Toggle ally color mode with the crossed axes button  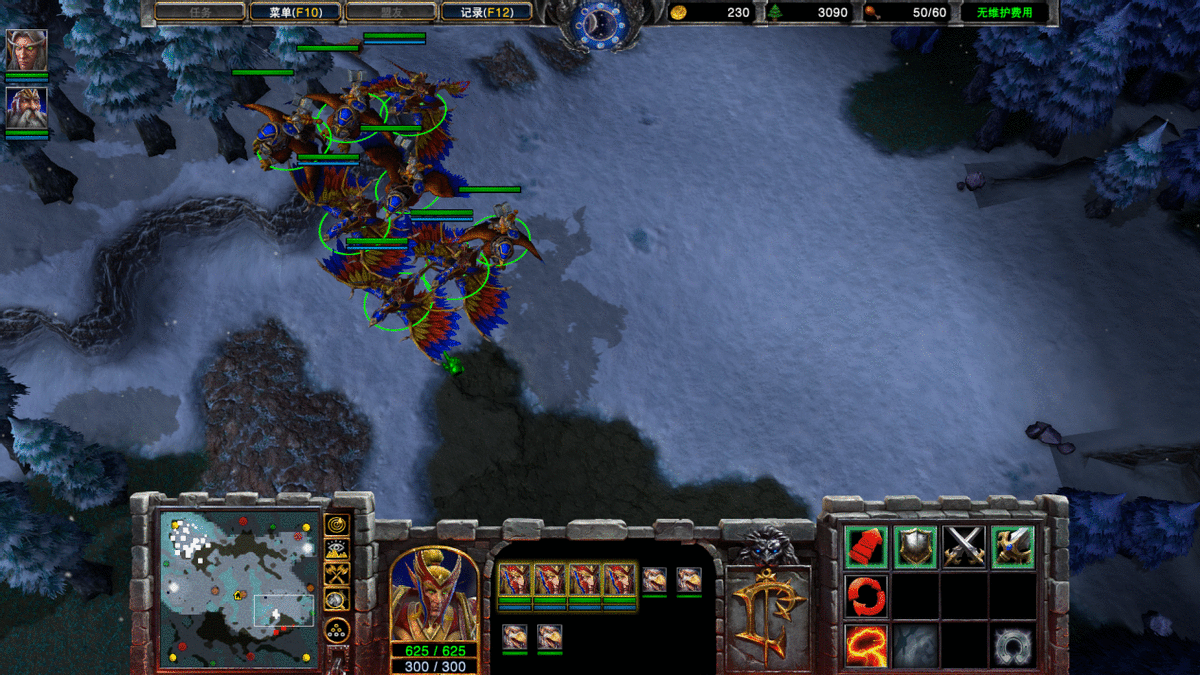pyautogui.click(x=336, y=575)
